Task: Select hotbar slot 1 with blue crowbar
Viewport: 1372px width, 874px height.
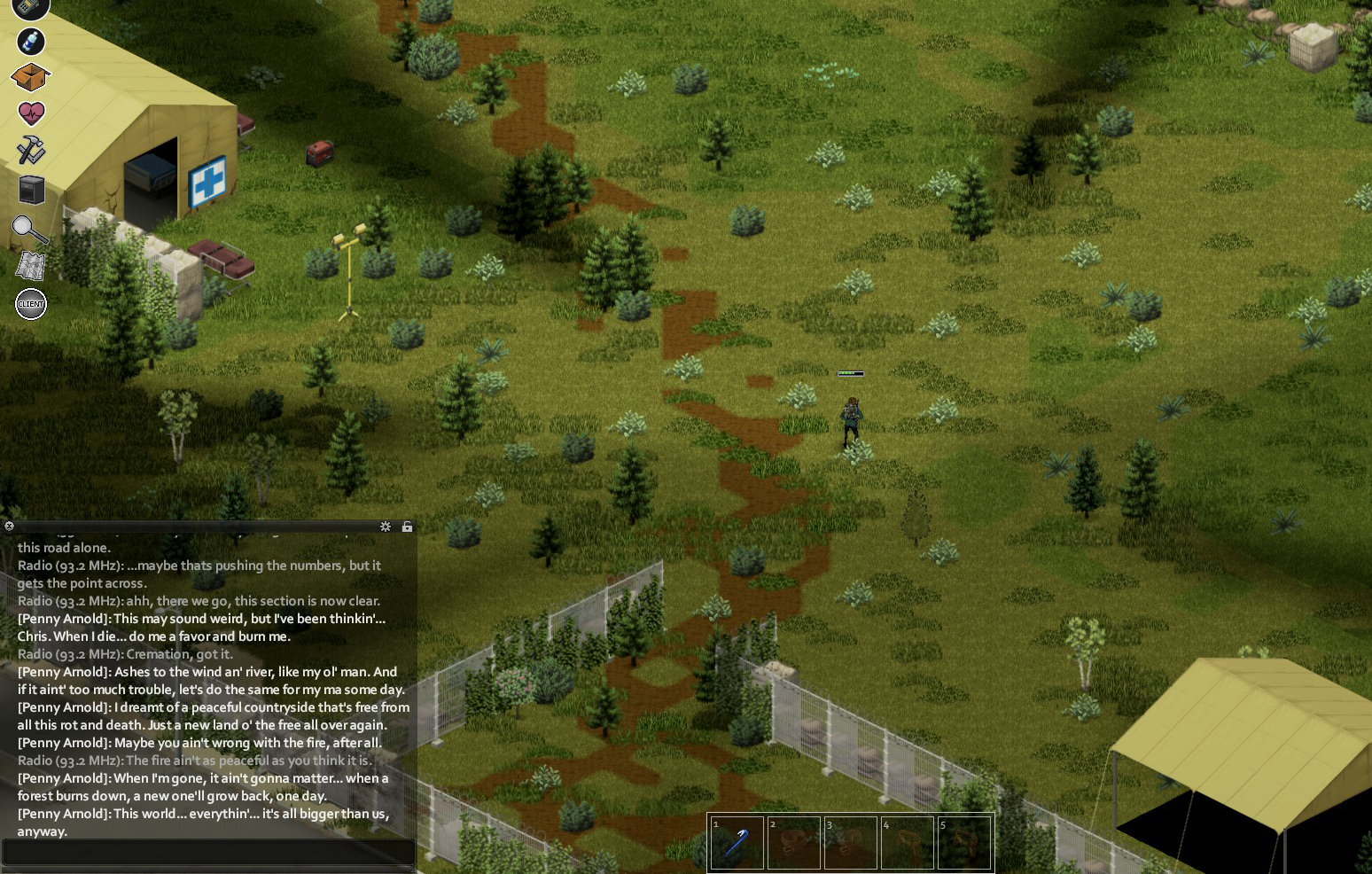Action: pos(737,843)
